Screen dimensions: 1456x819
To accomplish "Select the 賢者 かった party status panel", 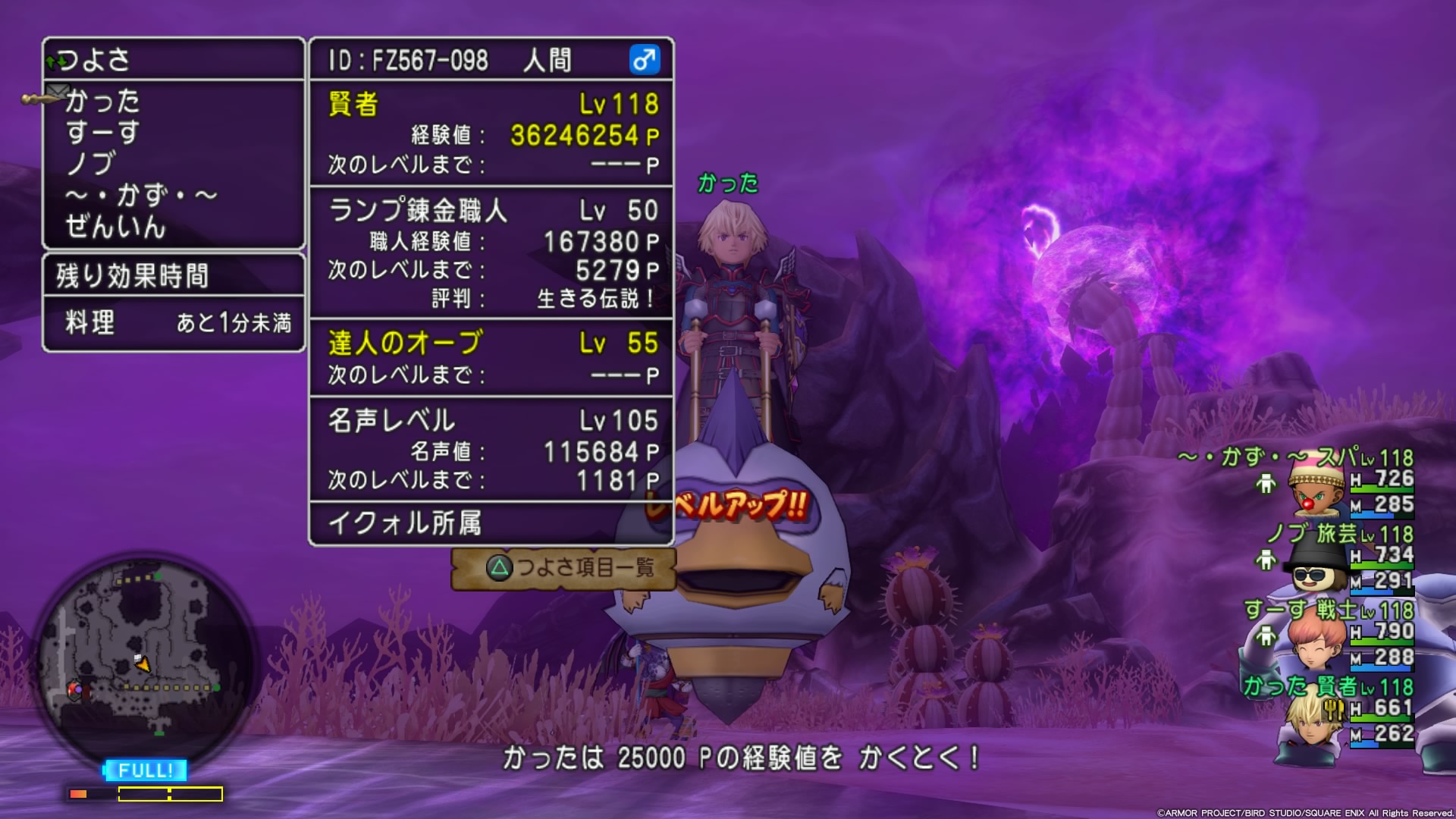I will (1335, 711).
